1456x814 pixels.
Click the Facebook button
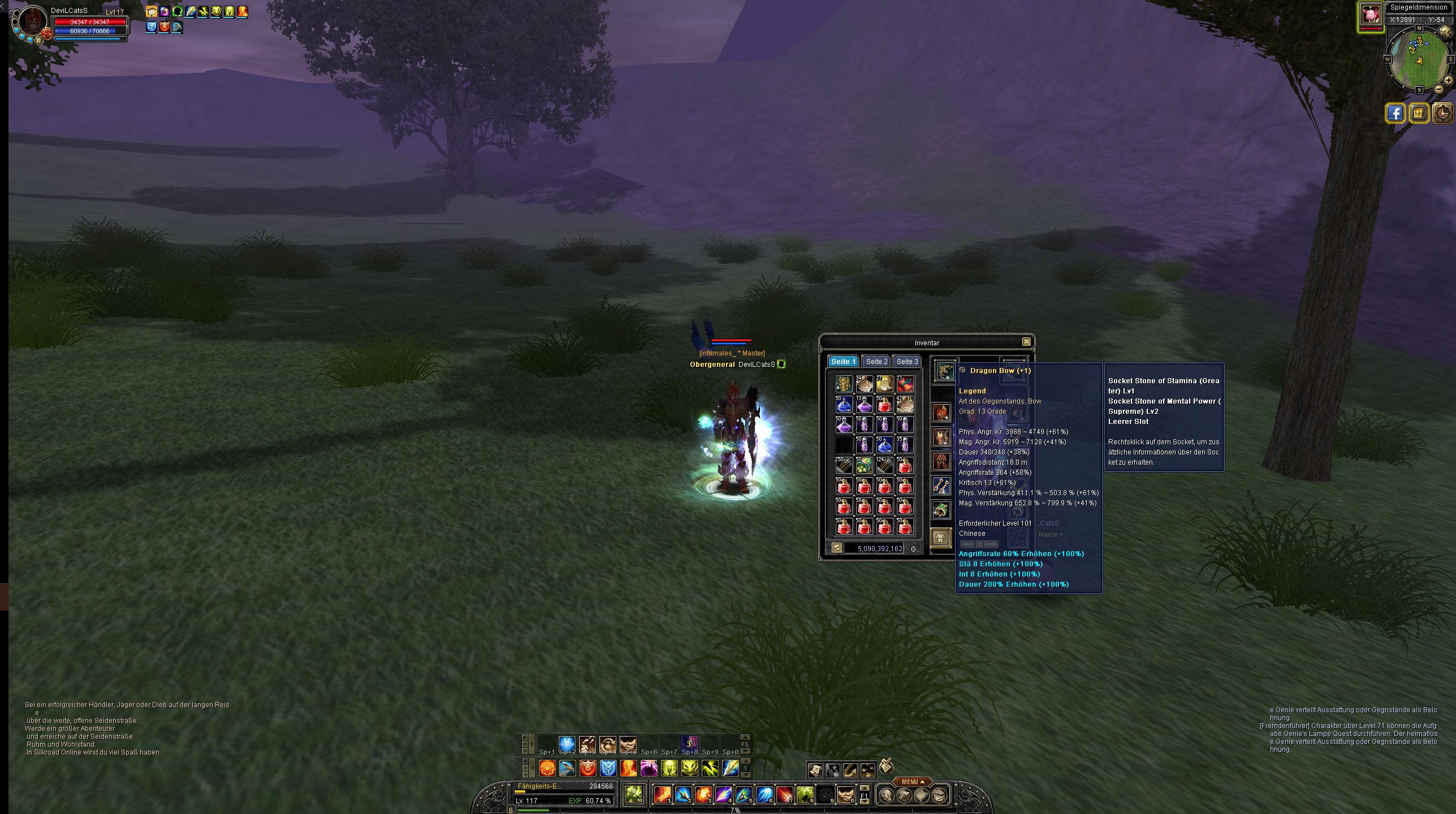pos(1395,113)
